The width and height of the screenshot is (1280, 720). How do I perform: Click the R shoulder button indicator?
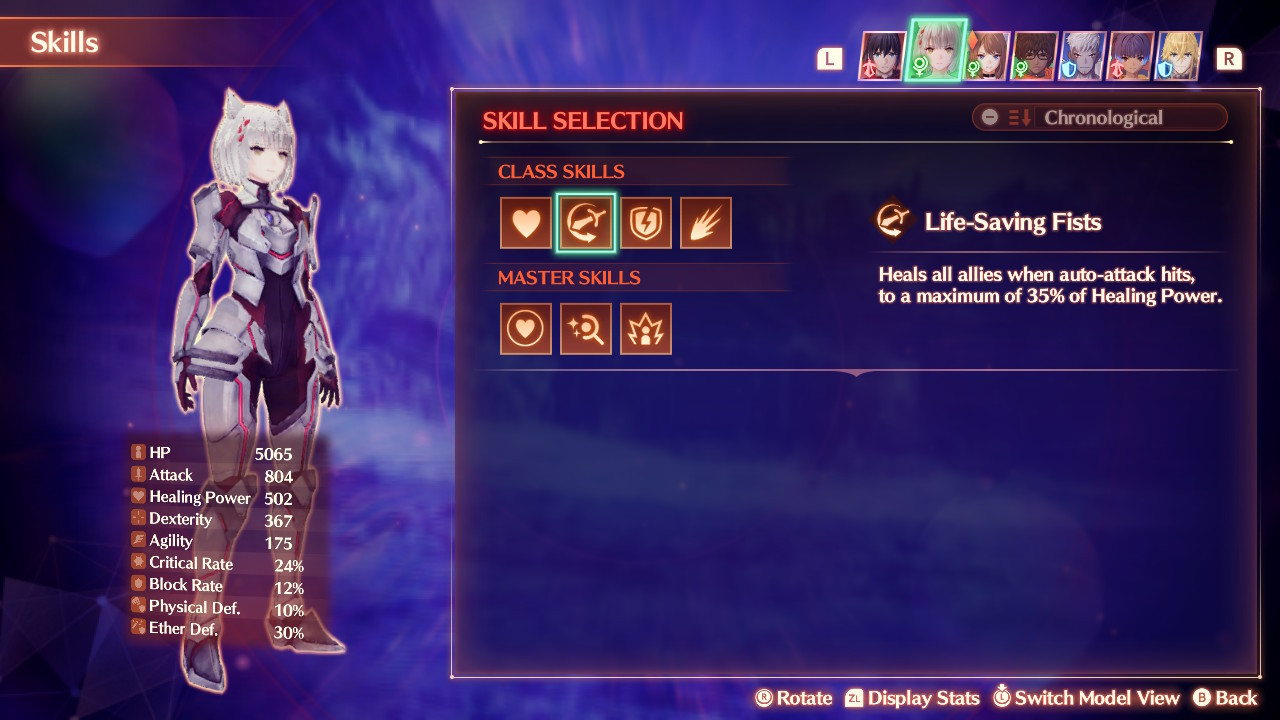tap(1230, 58)
